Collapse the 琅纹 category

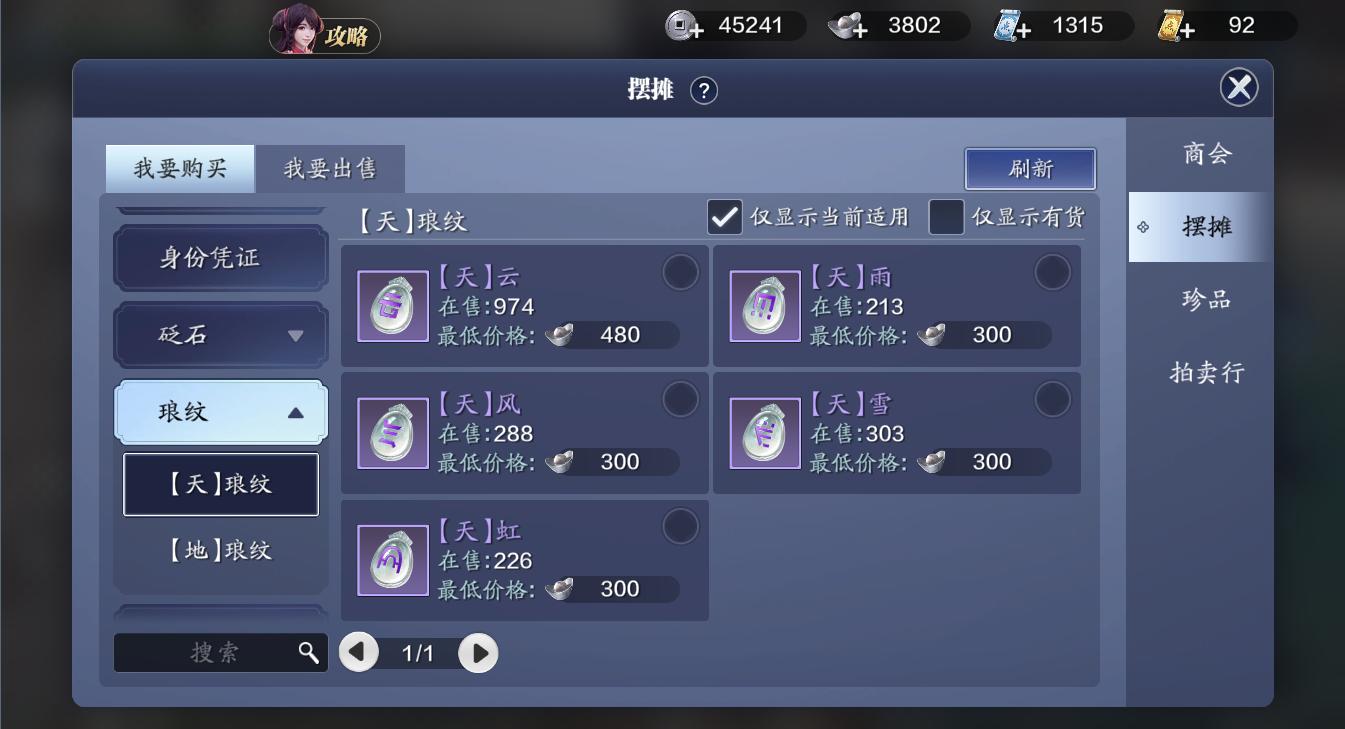(220, 412)
